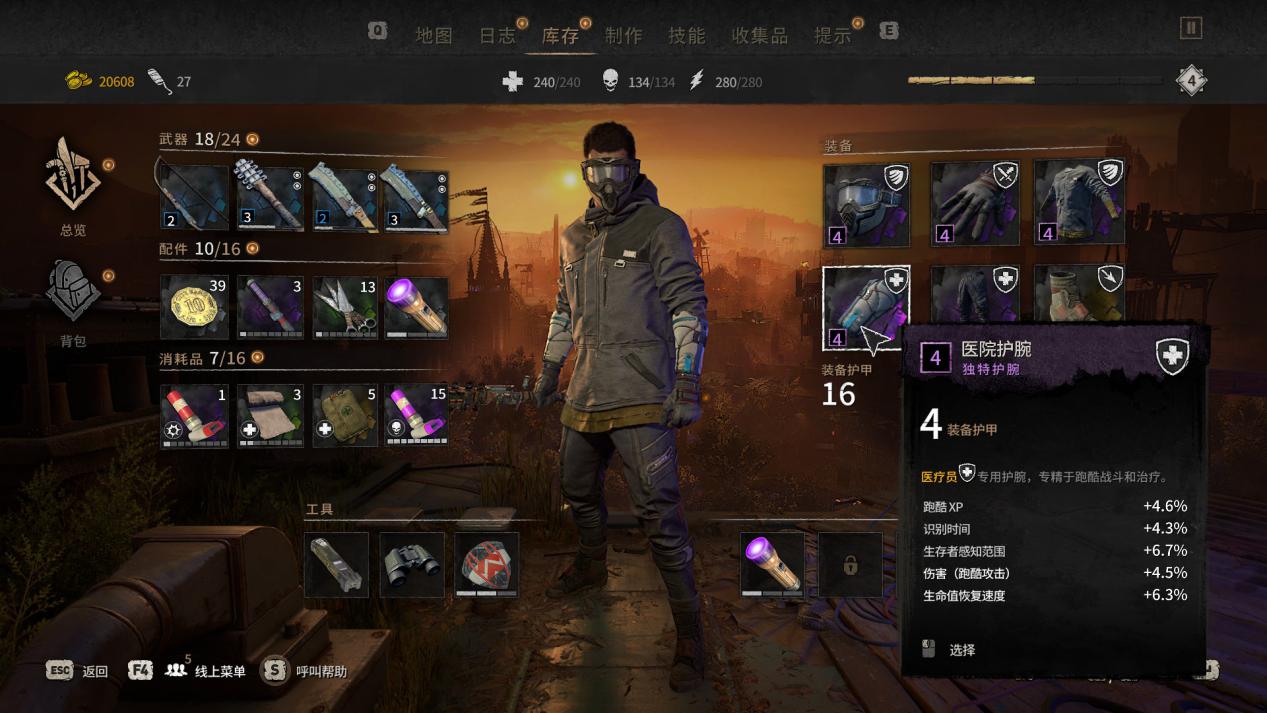
Task: Select the bandage roll consumable slot
Action: click(x=270, y=416)
